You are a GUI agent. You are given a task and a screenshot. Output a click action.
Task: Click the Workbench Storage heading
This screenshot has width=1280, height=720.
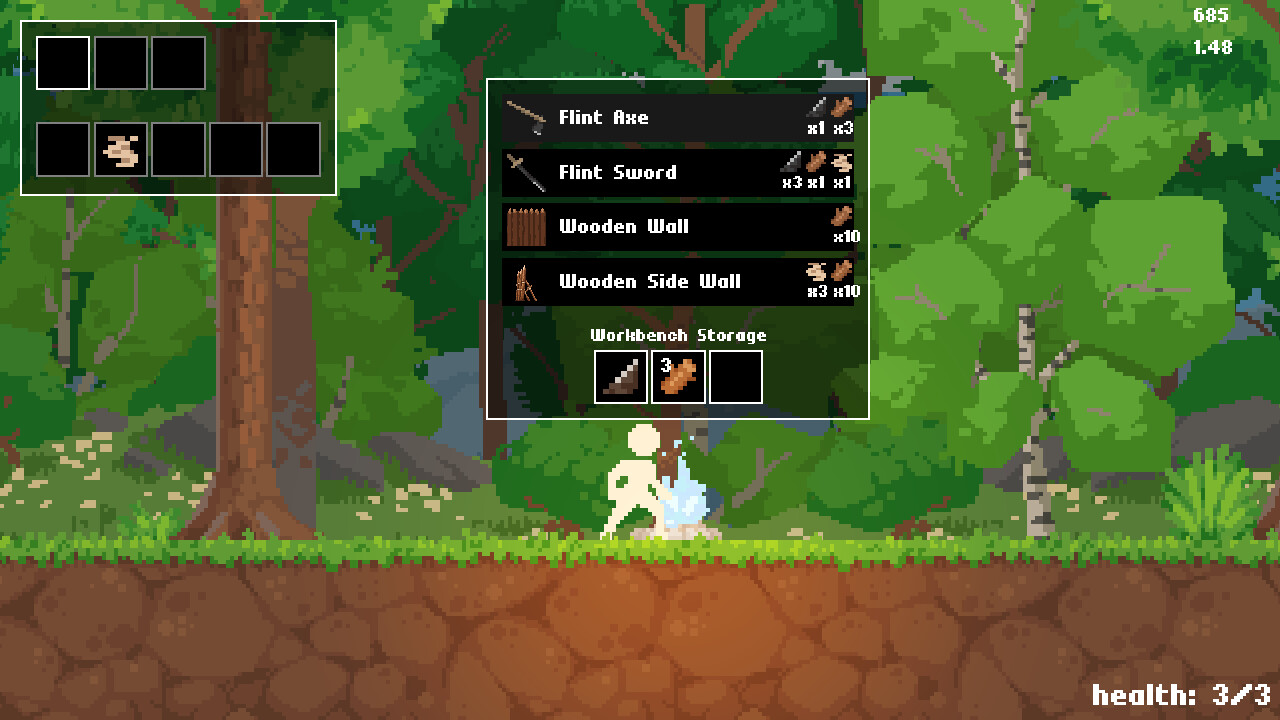(680, 336)
